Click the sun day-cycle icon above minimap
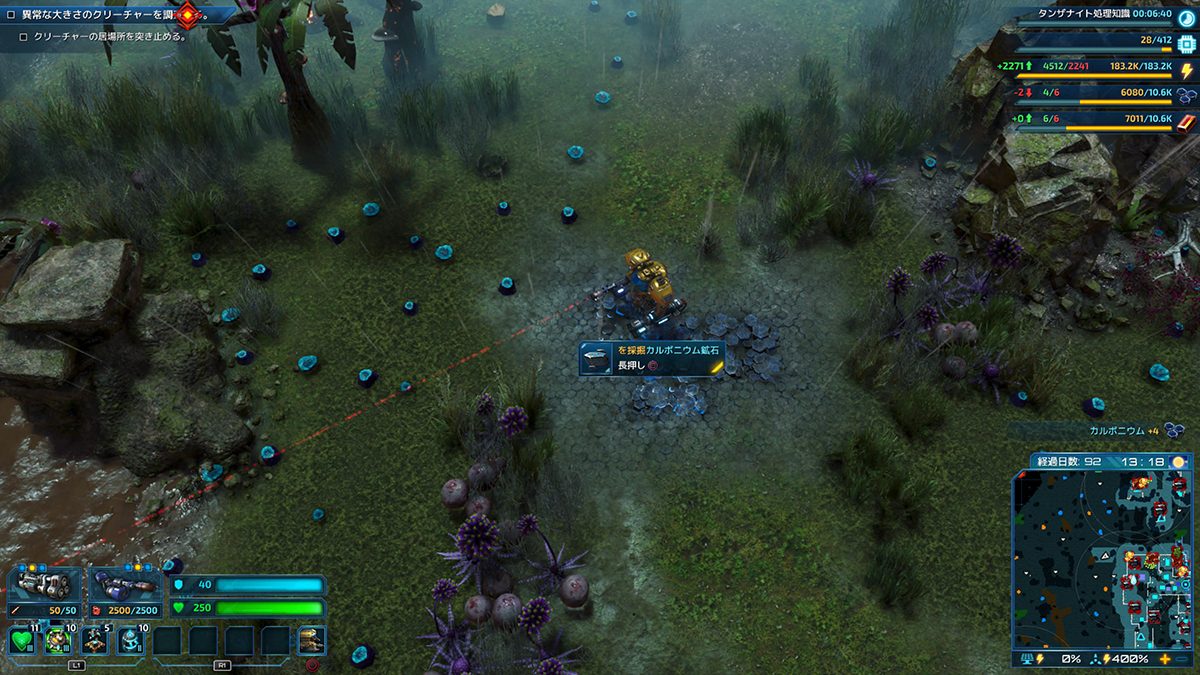 (x=1179, y=462)
